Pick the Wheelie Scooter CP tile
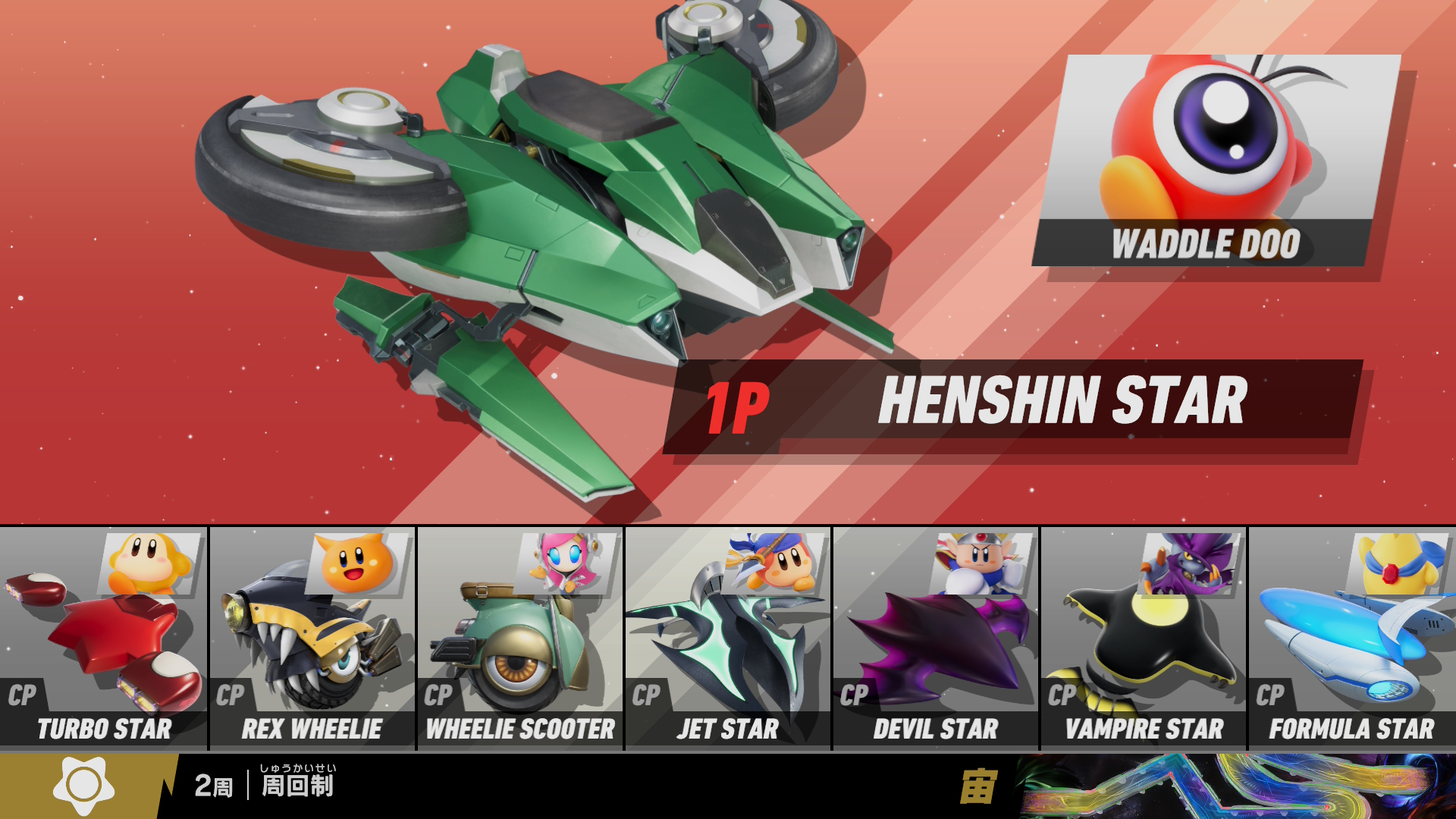 coord(520,639)
